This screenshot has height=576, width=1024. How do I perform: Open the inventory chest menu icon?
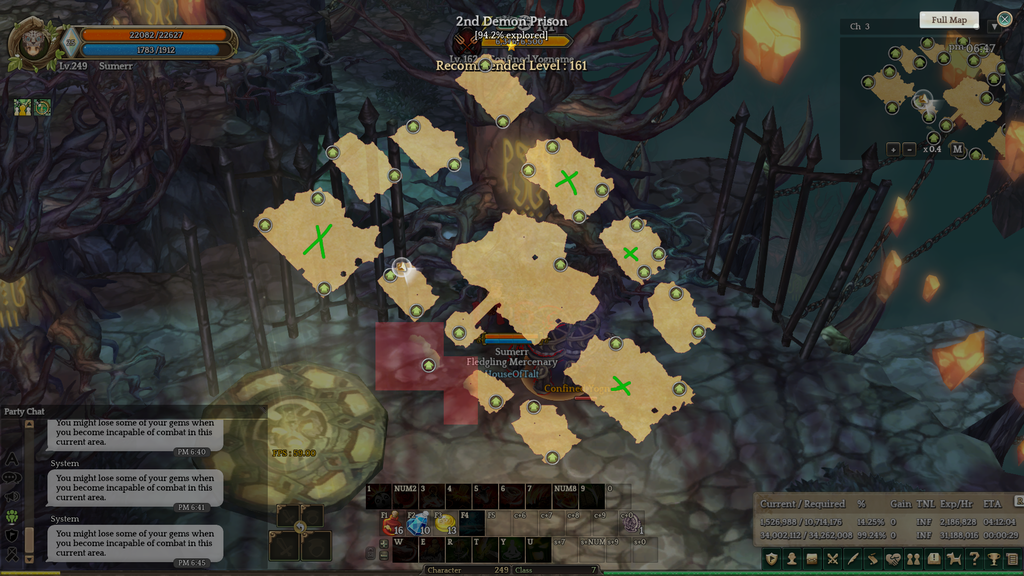[812, 559]
